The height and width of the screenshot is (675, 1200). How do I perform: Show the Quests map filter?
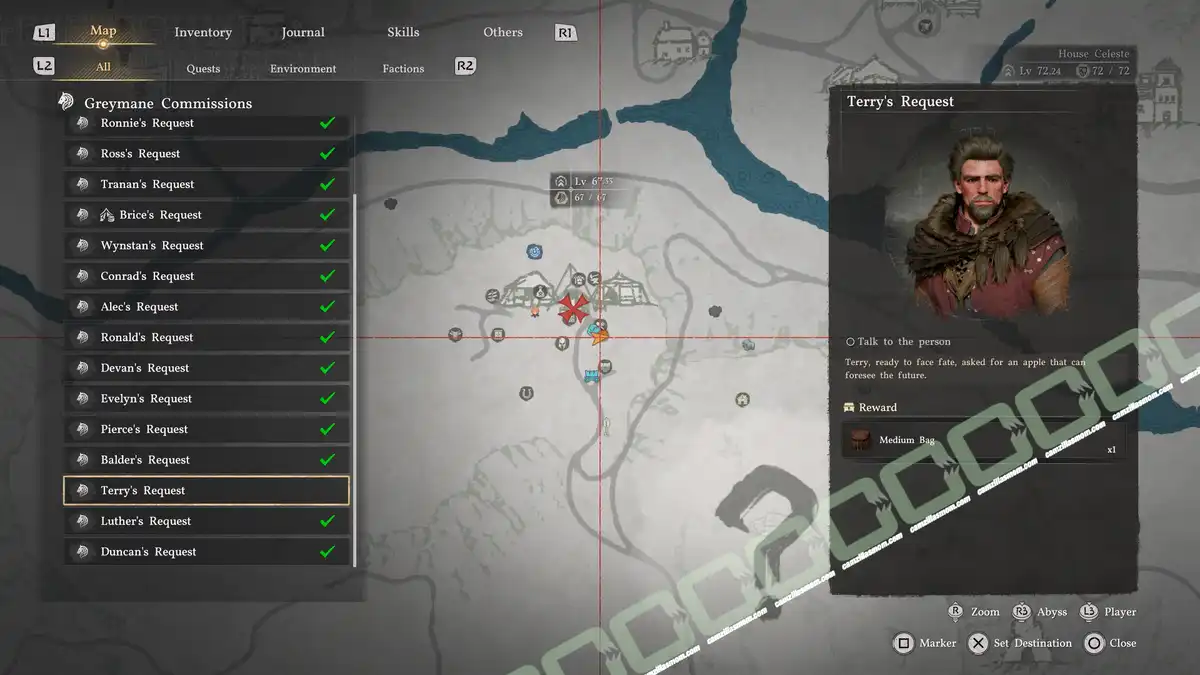203,69
